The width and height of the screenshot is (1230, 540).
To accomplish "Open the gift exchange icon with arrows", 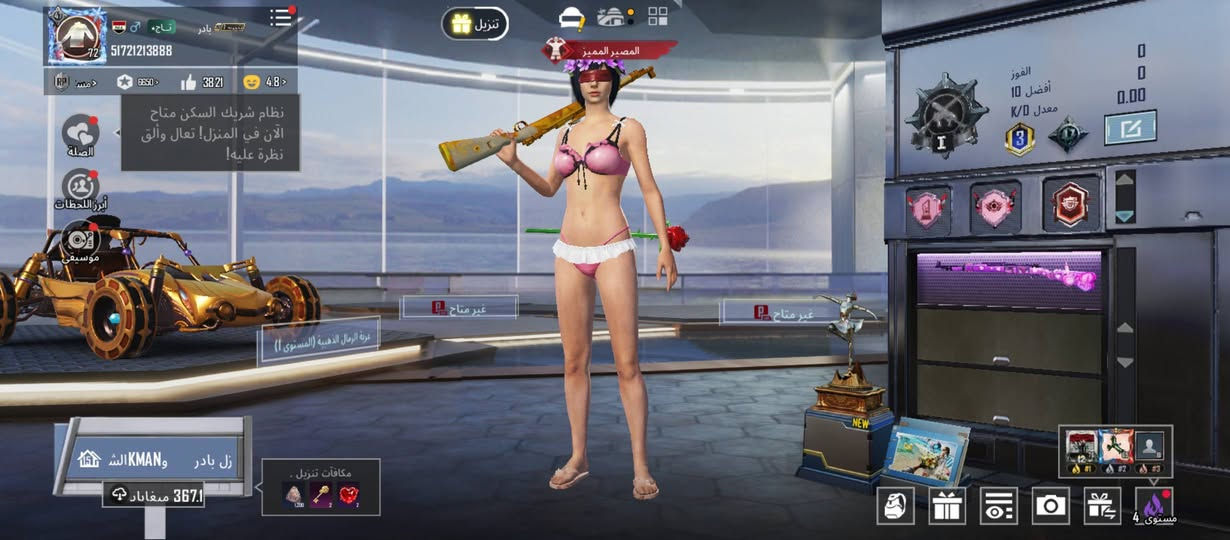I will [1102, 506].
